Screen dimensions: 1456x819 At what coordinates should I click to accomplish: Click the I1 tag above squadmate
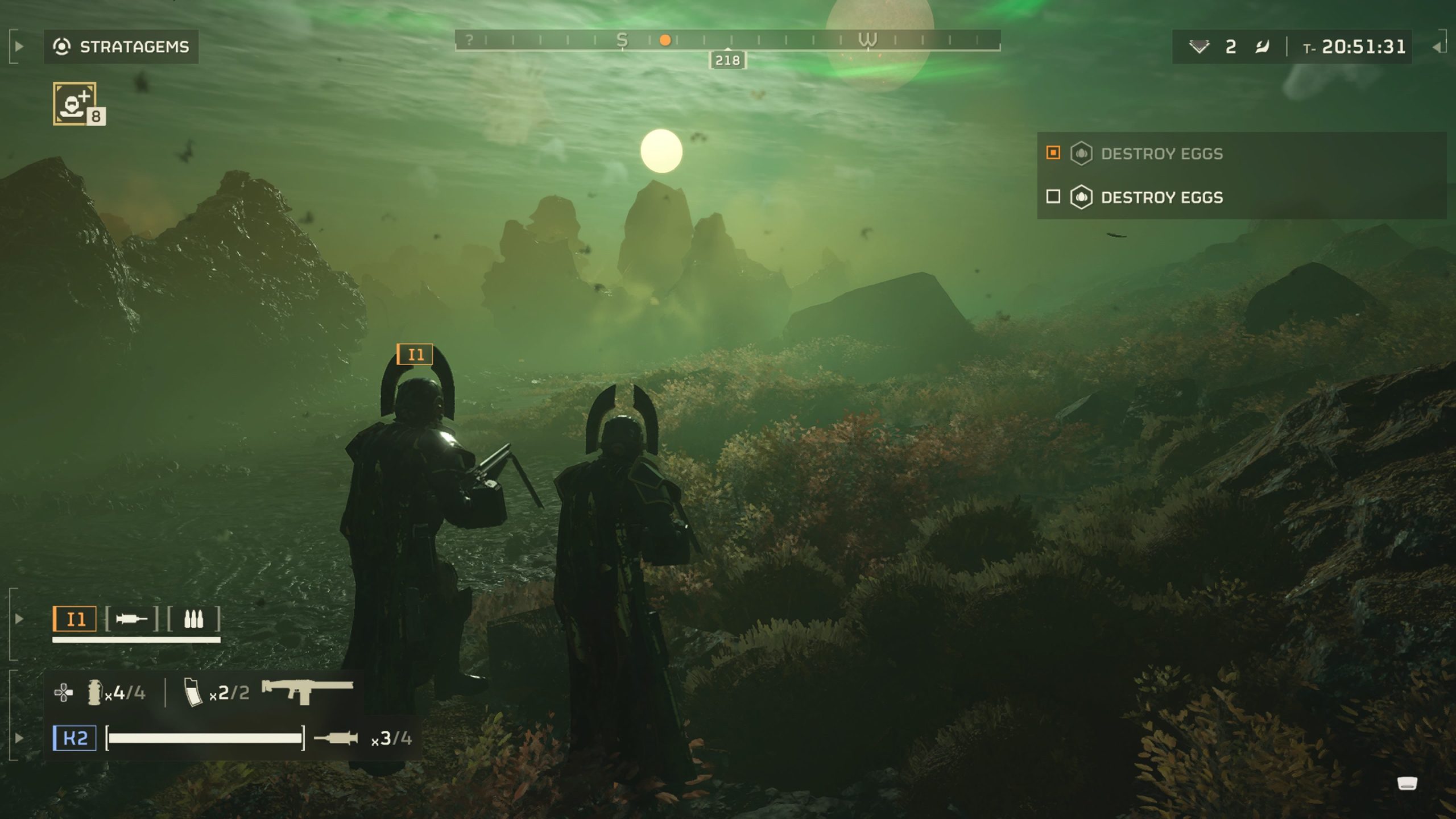(x=415, y=354)
